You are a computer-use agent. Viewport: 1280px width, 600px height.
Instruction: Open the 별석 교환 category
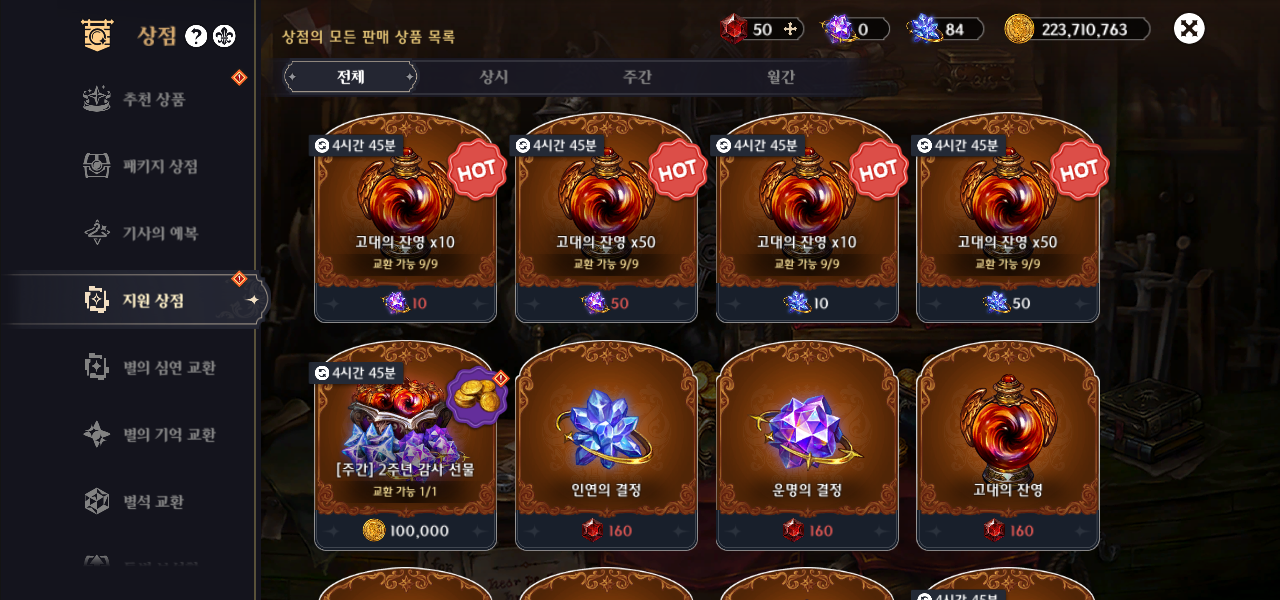pos(153,501)
